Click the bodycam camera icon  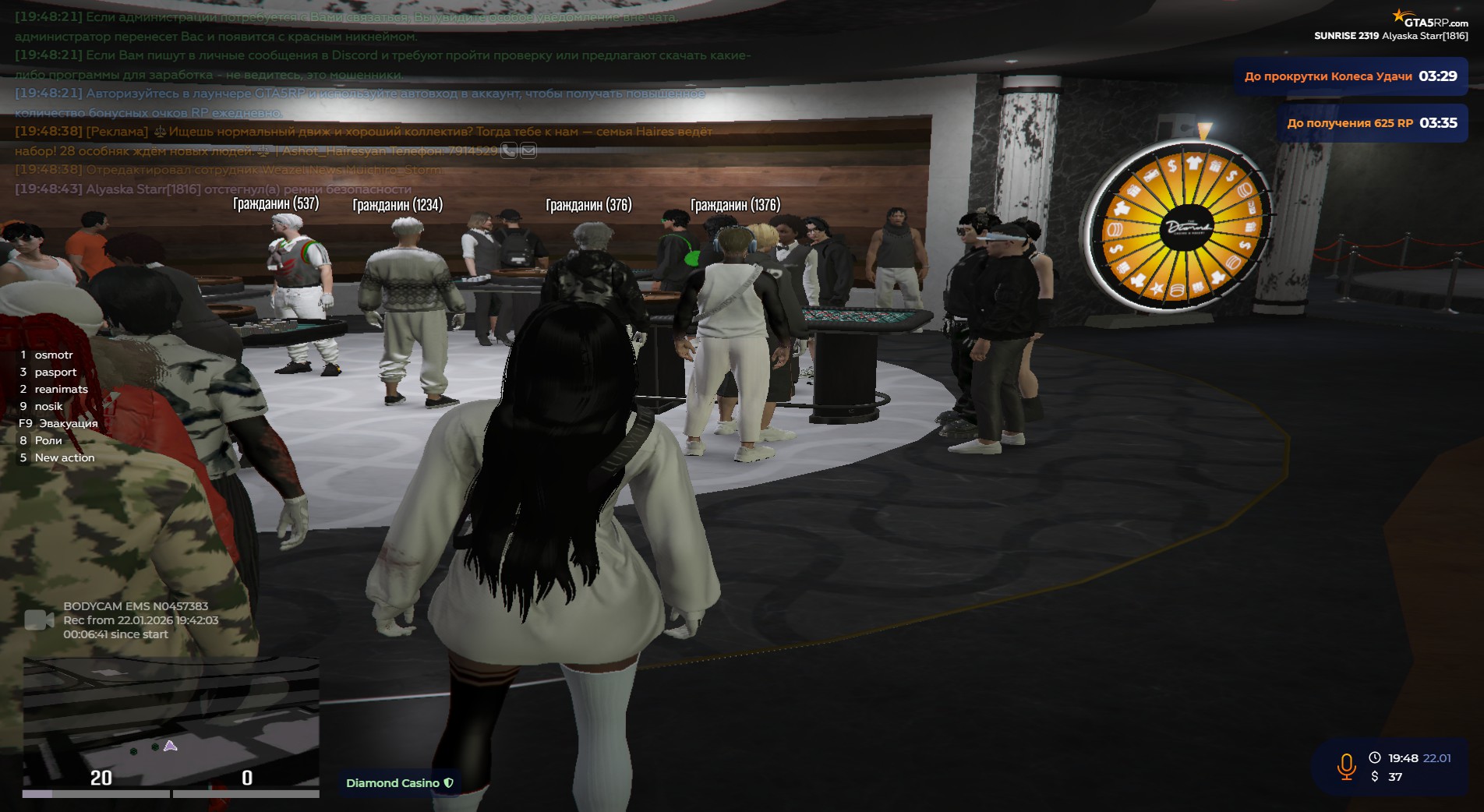(39, 620)
